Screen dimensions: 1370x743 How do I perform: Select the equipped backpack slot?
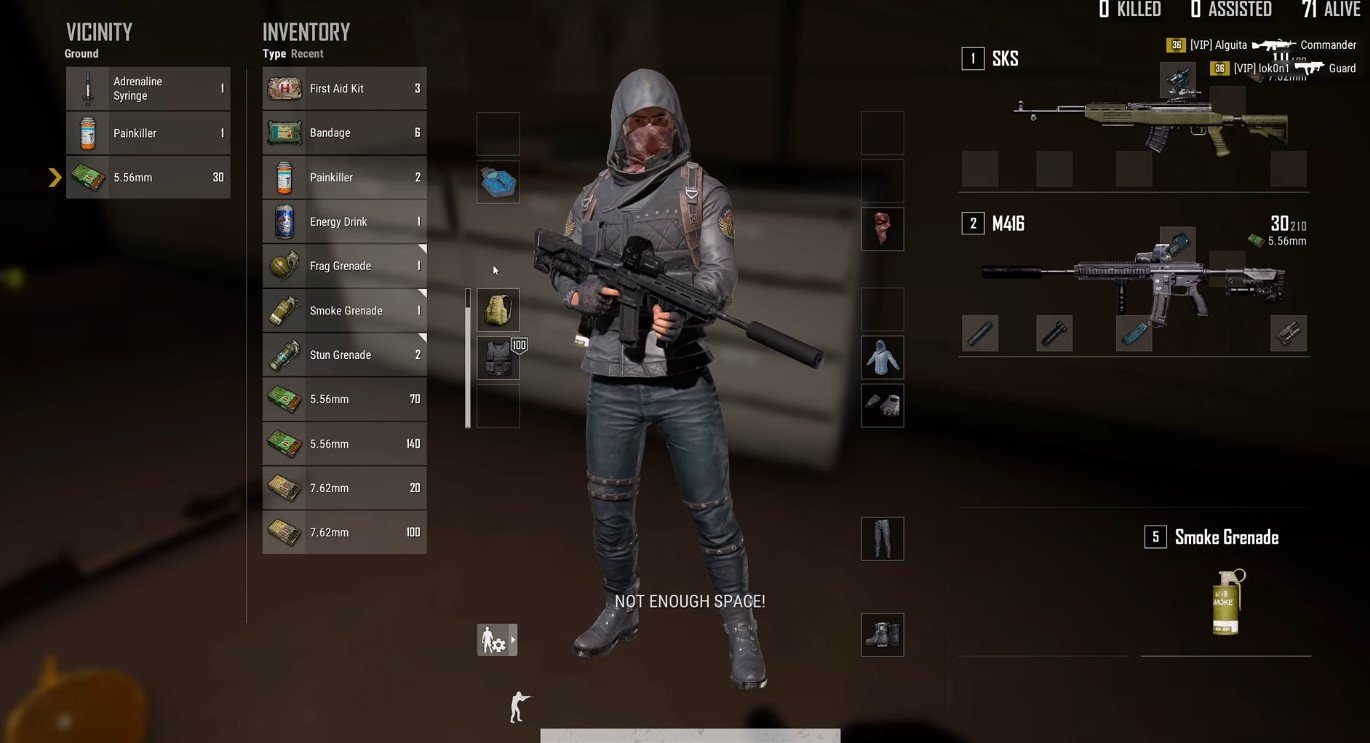coord(498,310)
